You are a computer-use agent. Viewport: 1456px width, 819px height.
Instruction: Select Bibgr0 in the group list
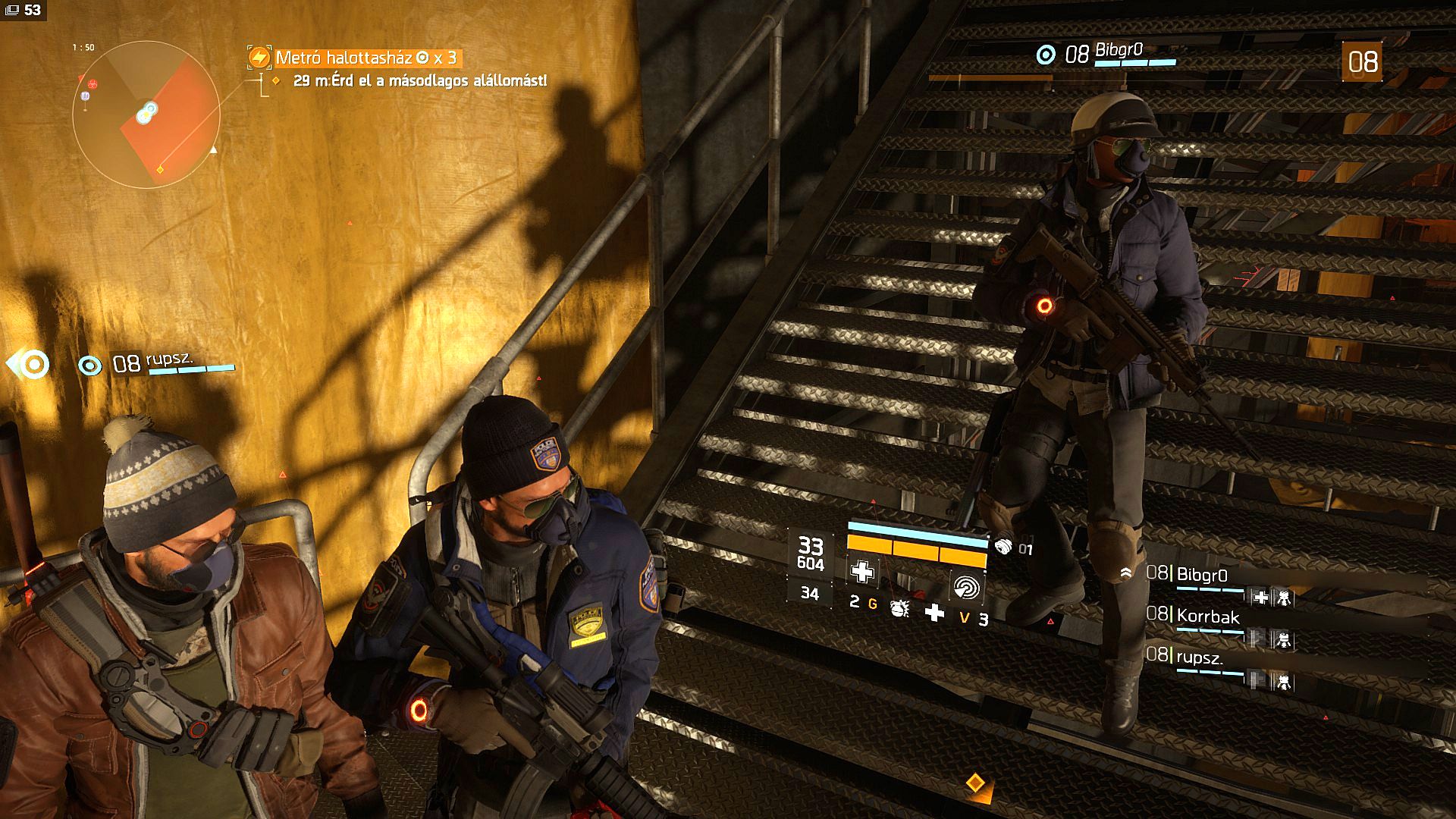pyautogui.click(x=1202, y=576)
